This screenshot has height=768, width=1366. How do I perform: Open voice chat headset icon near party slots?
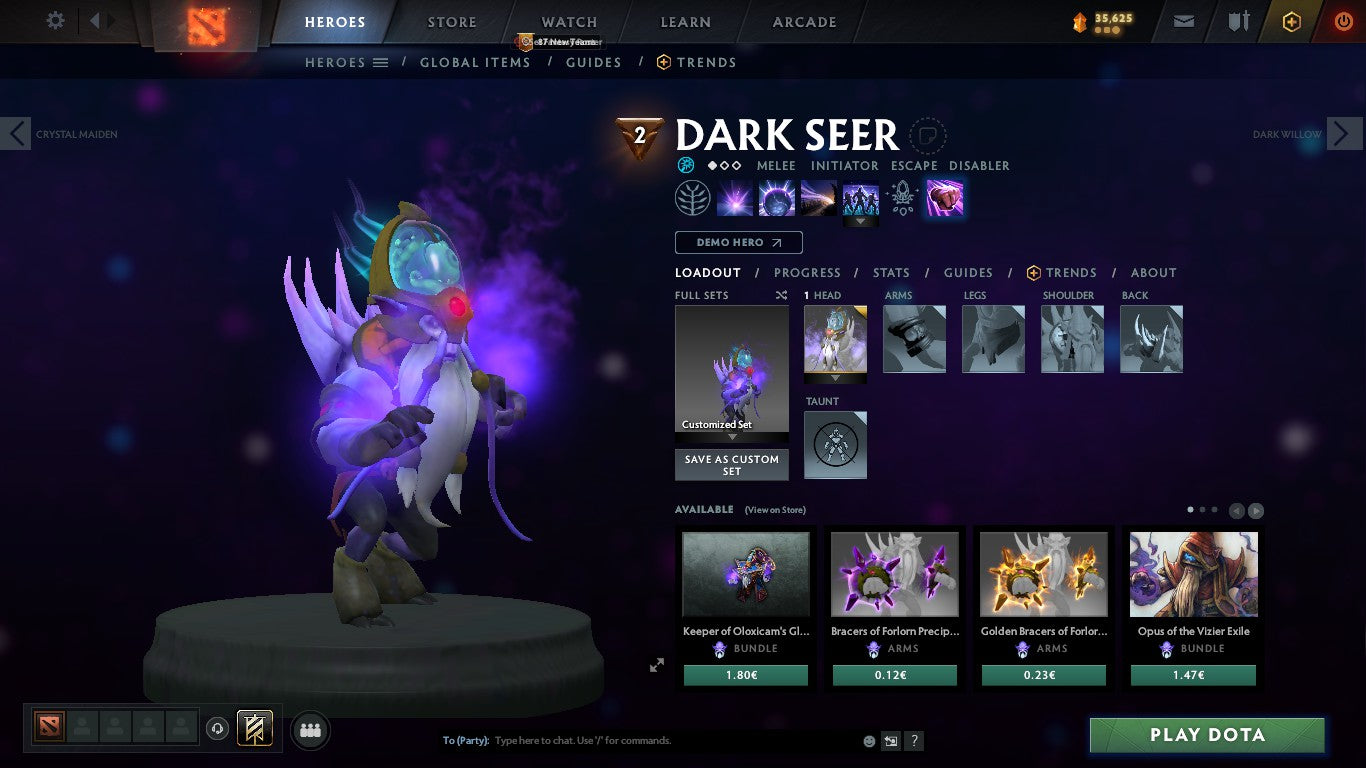(217, 729)
